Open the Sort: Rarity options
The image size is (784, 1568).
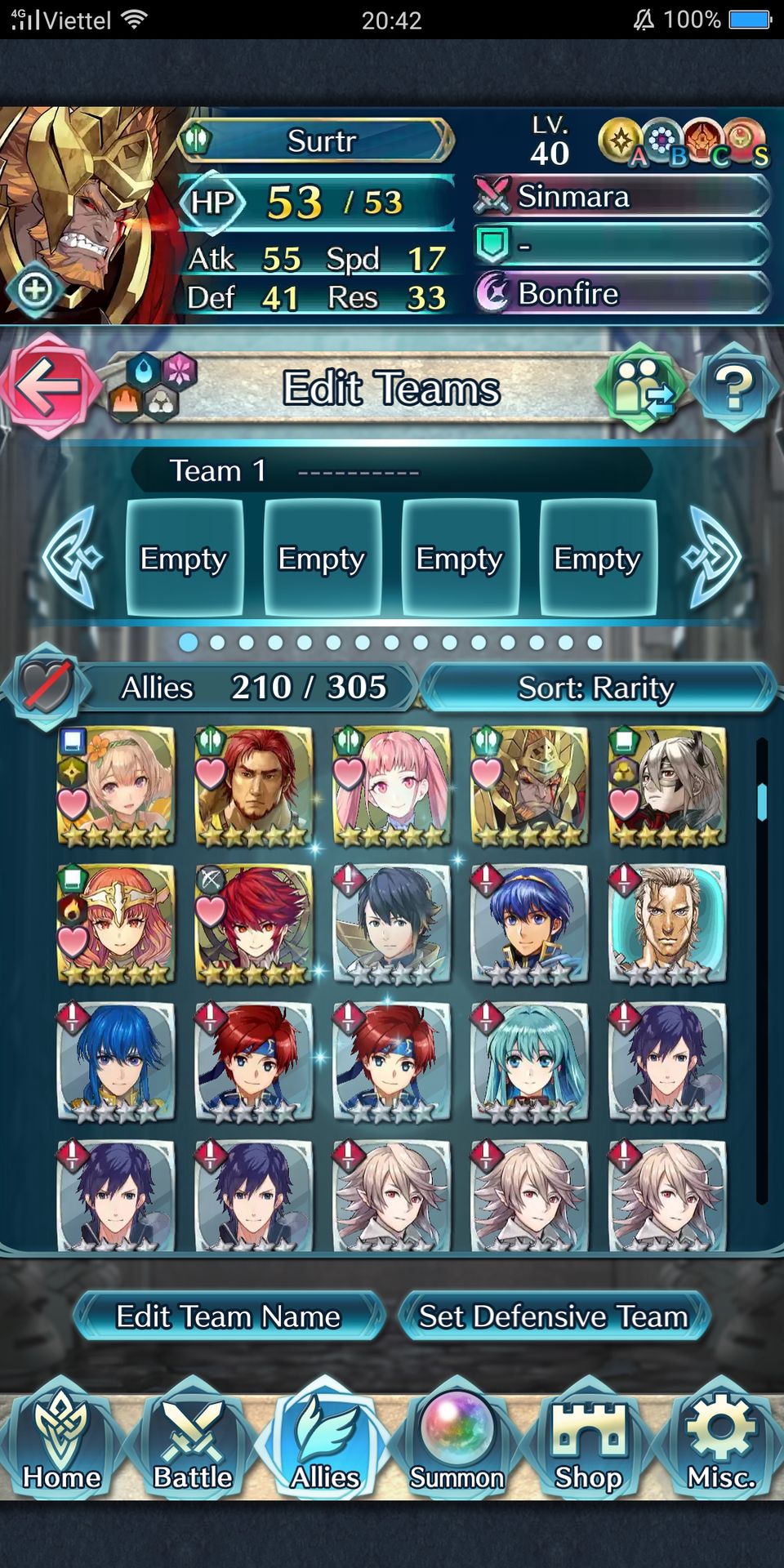(x=596, y=688)
